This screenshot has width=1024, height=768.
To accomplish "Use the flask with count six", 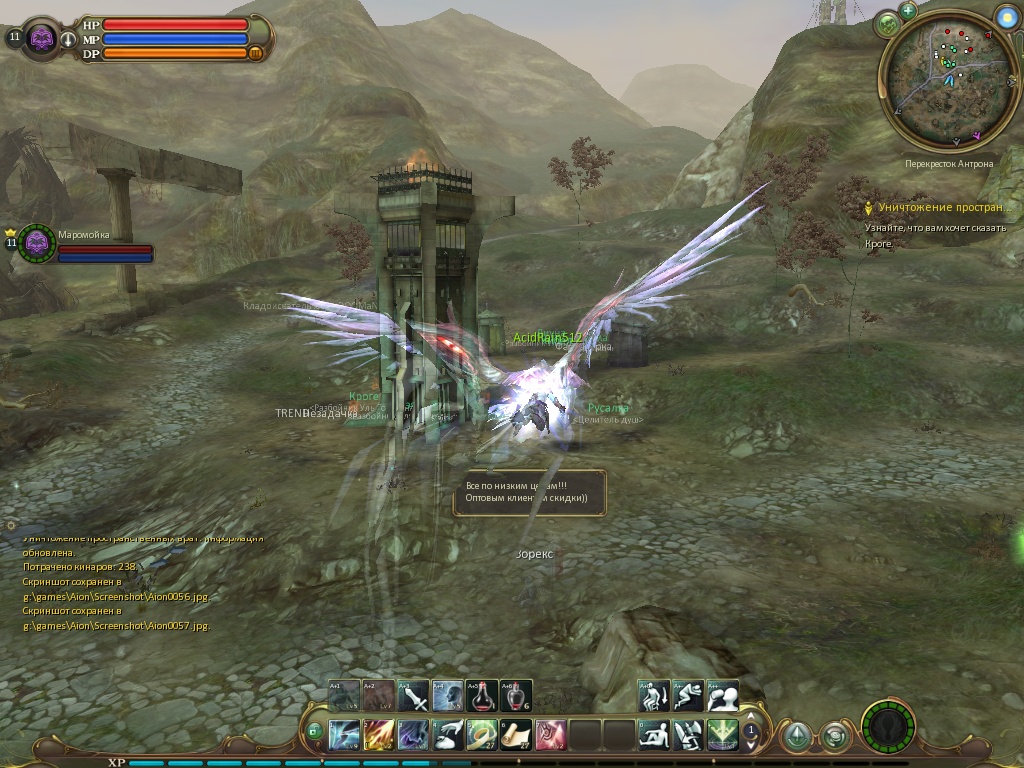I will click(x=515, y=696).
